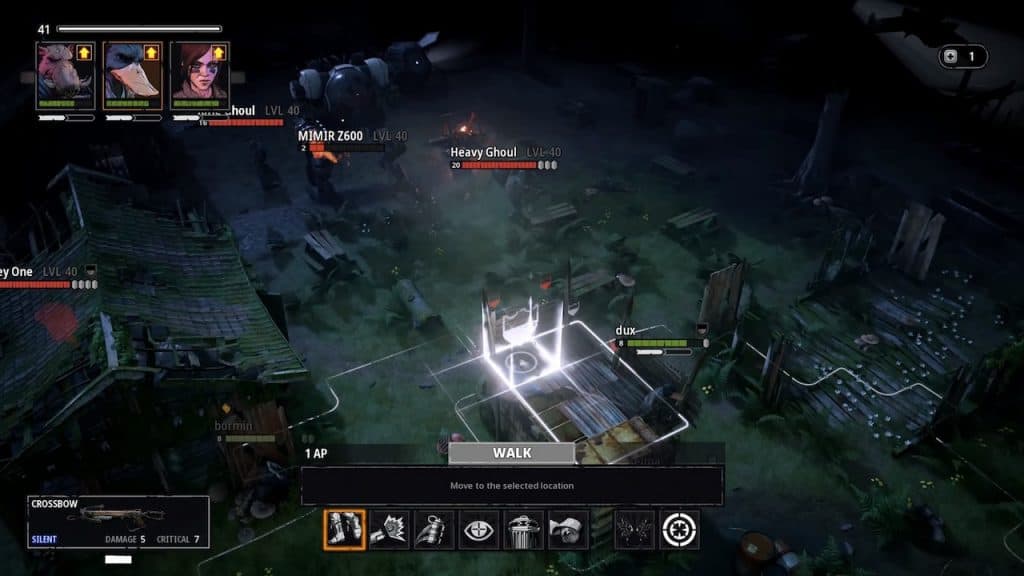Click the Crossbow weapon panel
The width and height of the screenshot is (1024, 576).
click(x=118, y=521)
